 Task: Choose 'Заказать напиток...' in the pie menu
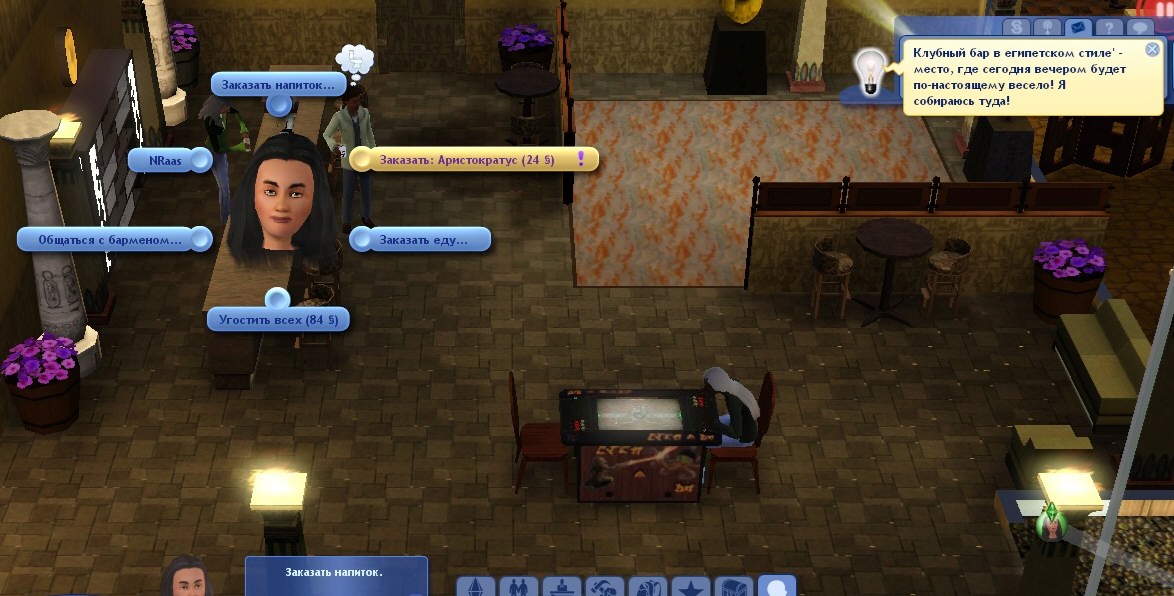click(x=278, y=85)
